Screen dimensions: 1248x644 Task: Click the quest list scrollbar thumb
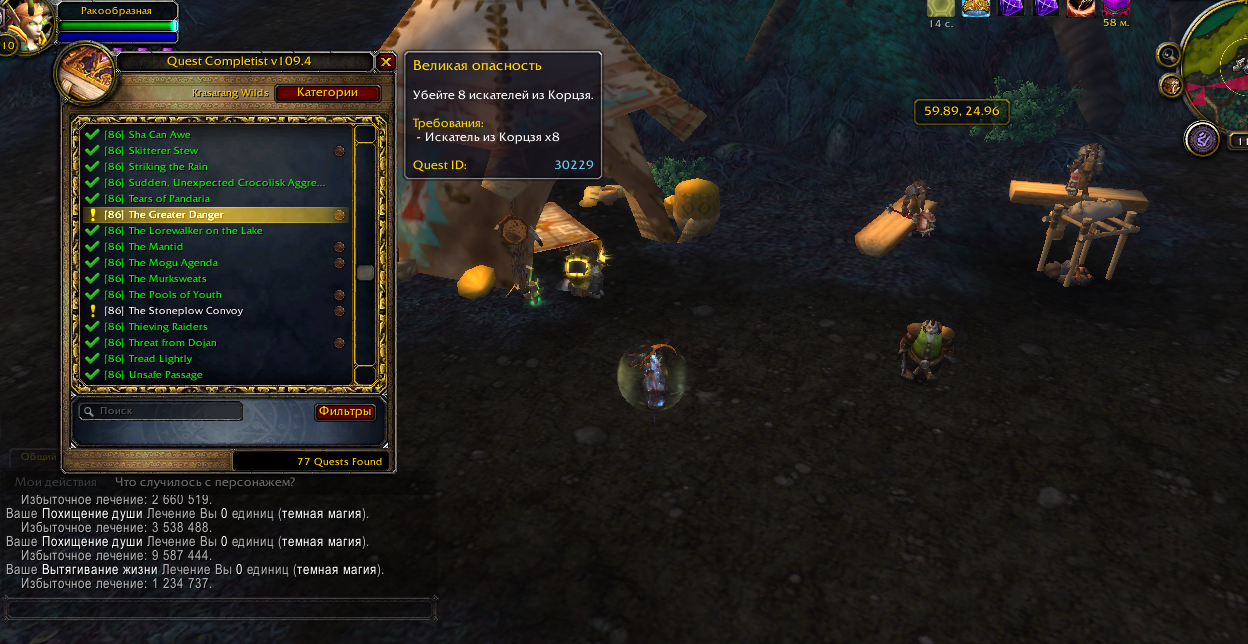click(x=365, y=272)
